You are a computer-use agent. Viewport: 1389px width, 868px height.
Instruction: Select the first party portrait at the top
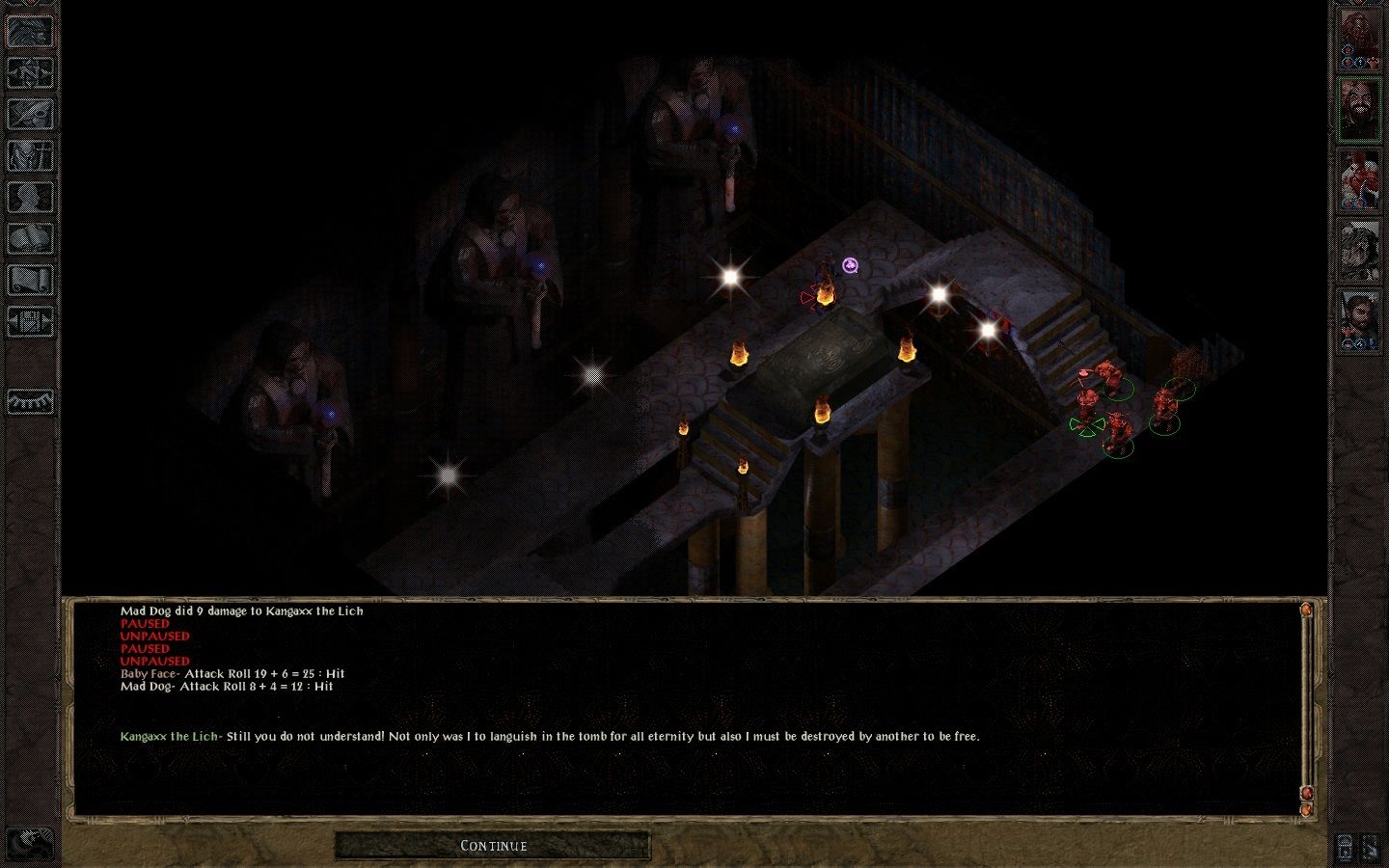pos(1359,39)
